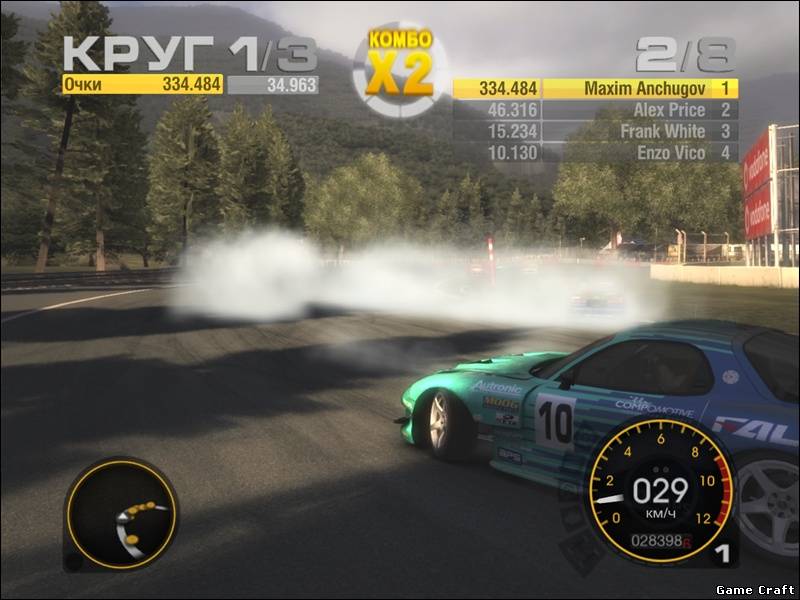Select Maxim Anchugov leaderboard row
The image size is (800, 600).
[595, 88]
